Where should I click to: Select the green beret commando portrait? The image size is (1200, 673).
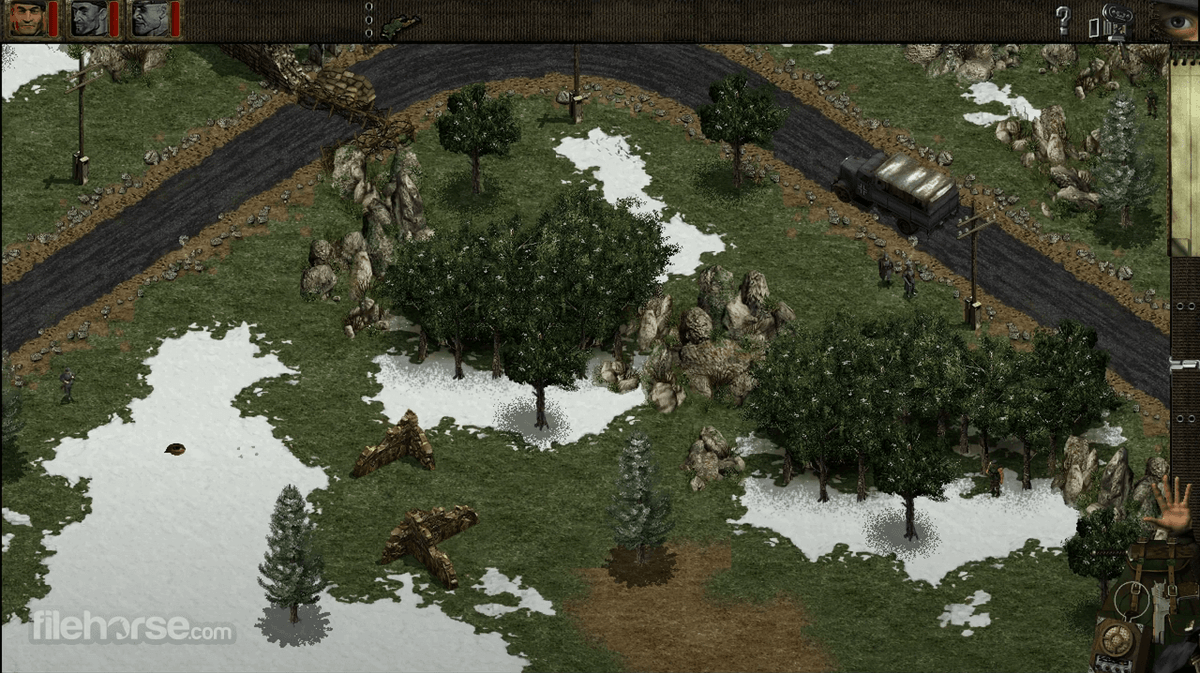click(27, 18)
